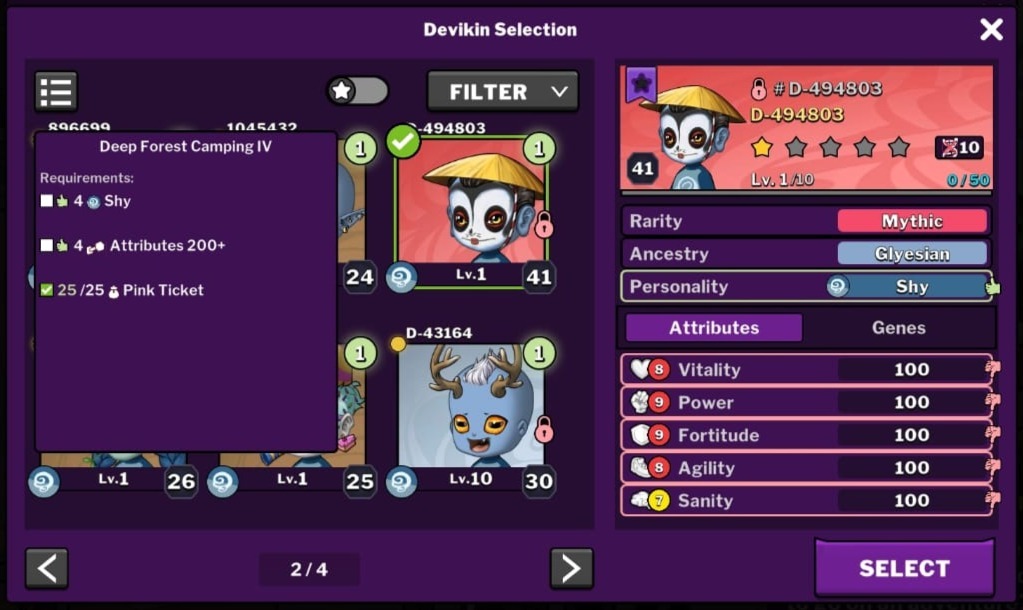Select the Fortitude attribute row

click(x=806, y=435)
